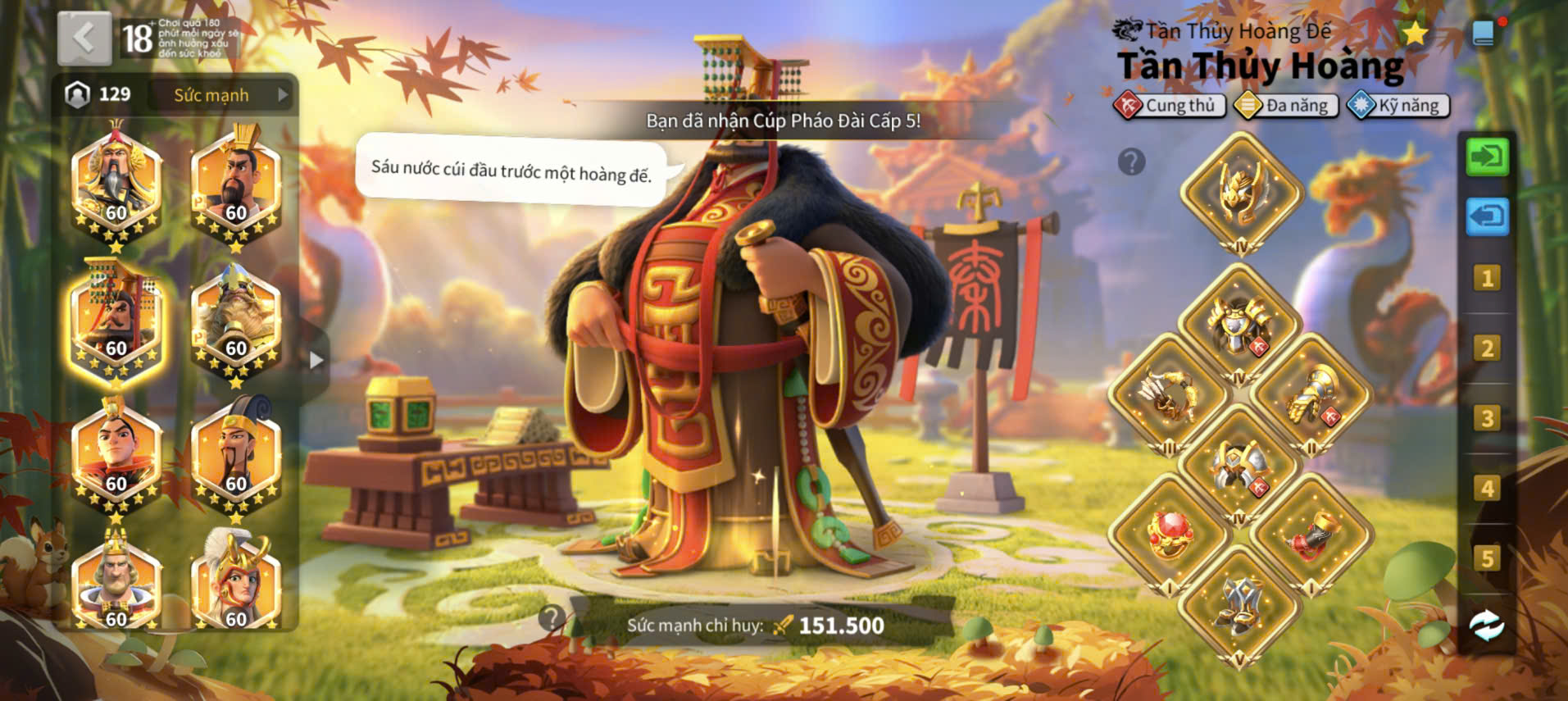
Task: Go back with the arrow button
Action: 84,39
